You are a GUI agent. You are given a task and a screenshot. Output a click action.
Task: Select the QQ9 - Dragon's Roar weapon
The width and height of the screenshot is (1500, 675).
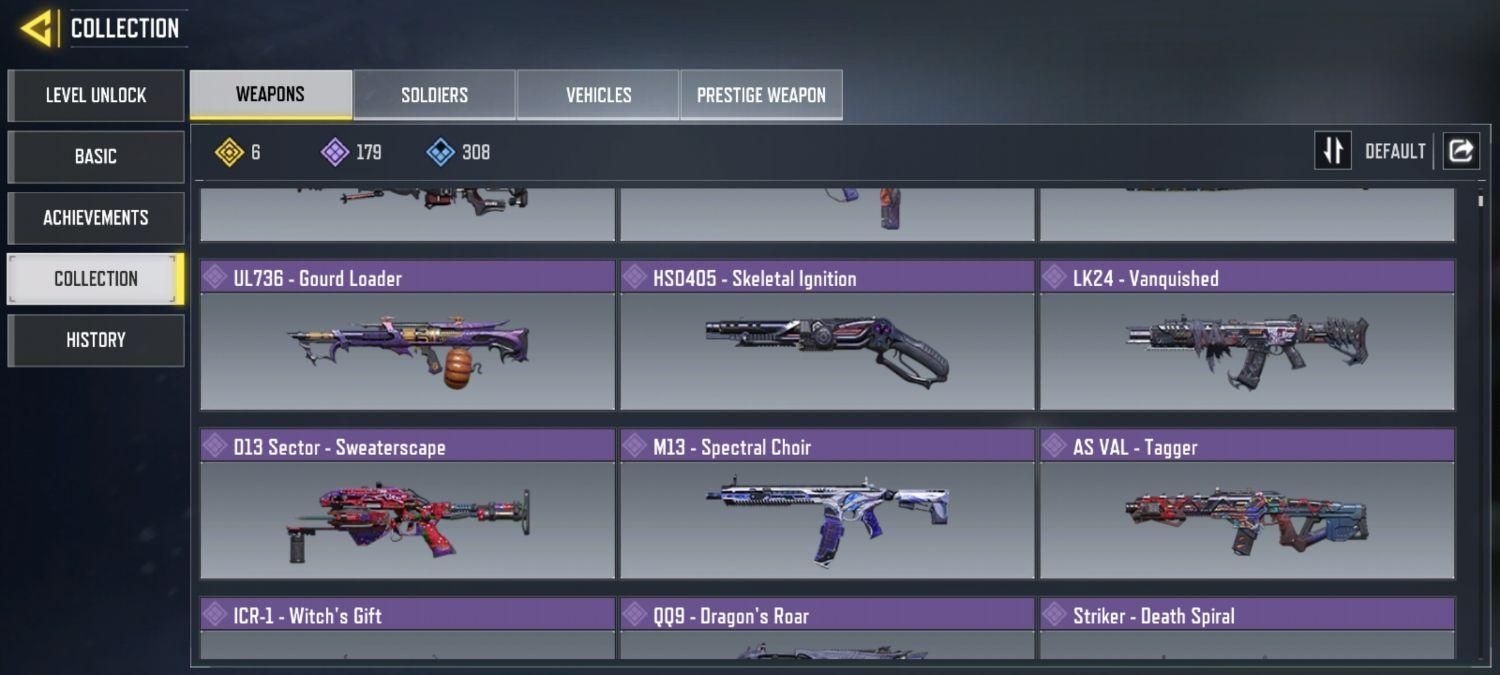pos(827,629)
